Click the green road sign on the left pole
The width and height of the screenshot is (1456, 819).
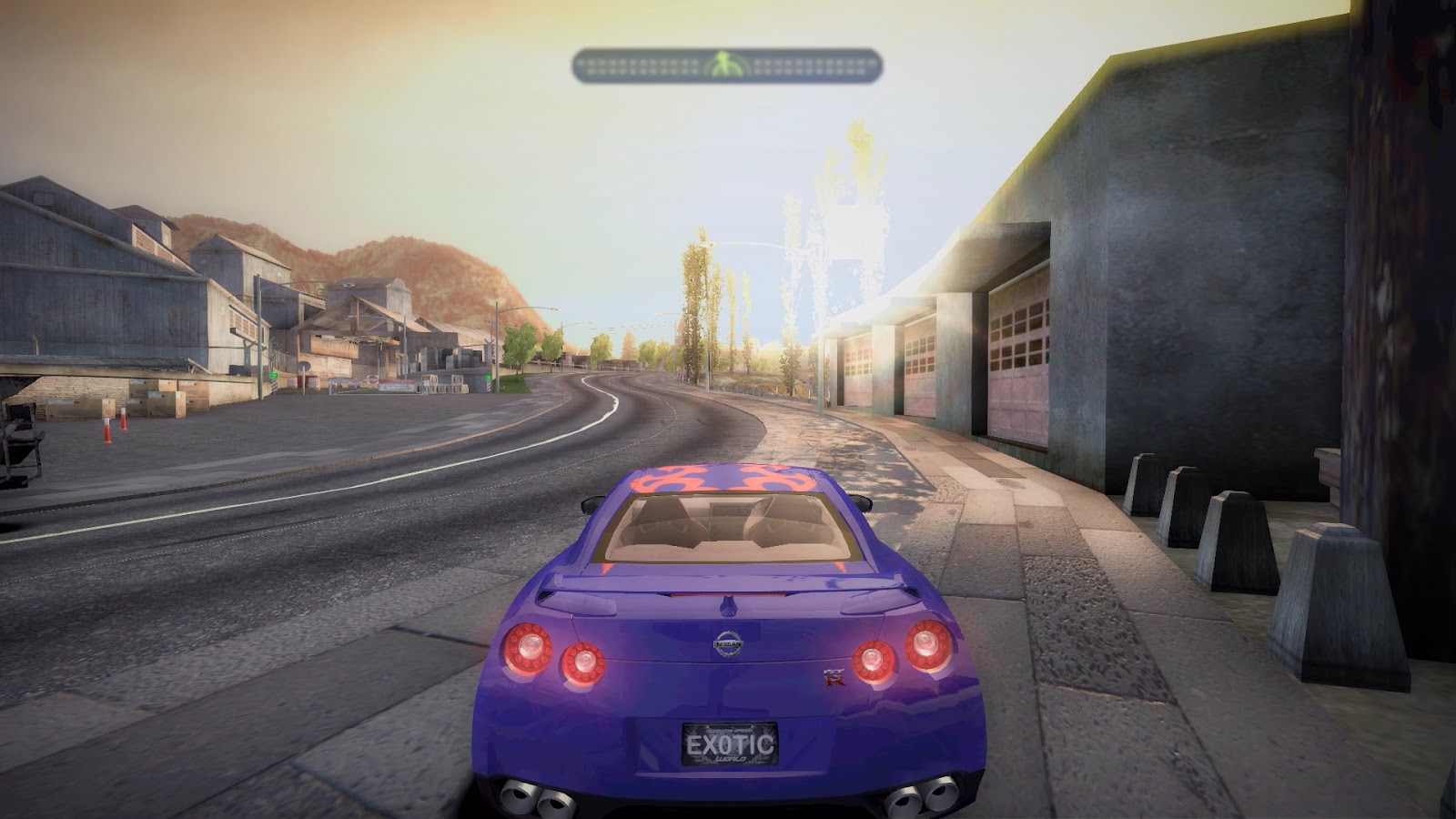point(273,375)
